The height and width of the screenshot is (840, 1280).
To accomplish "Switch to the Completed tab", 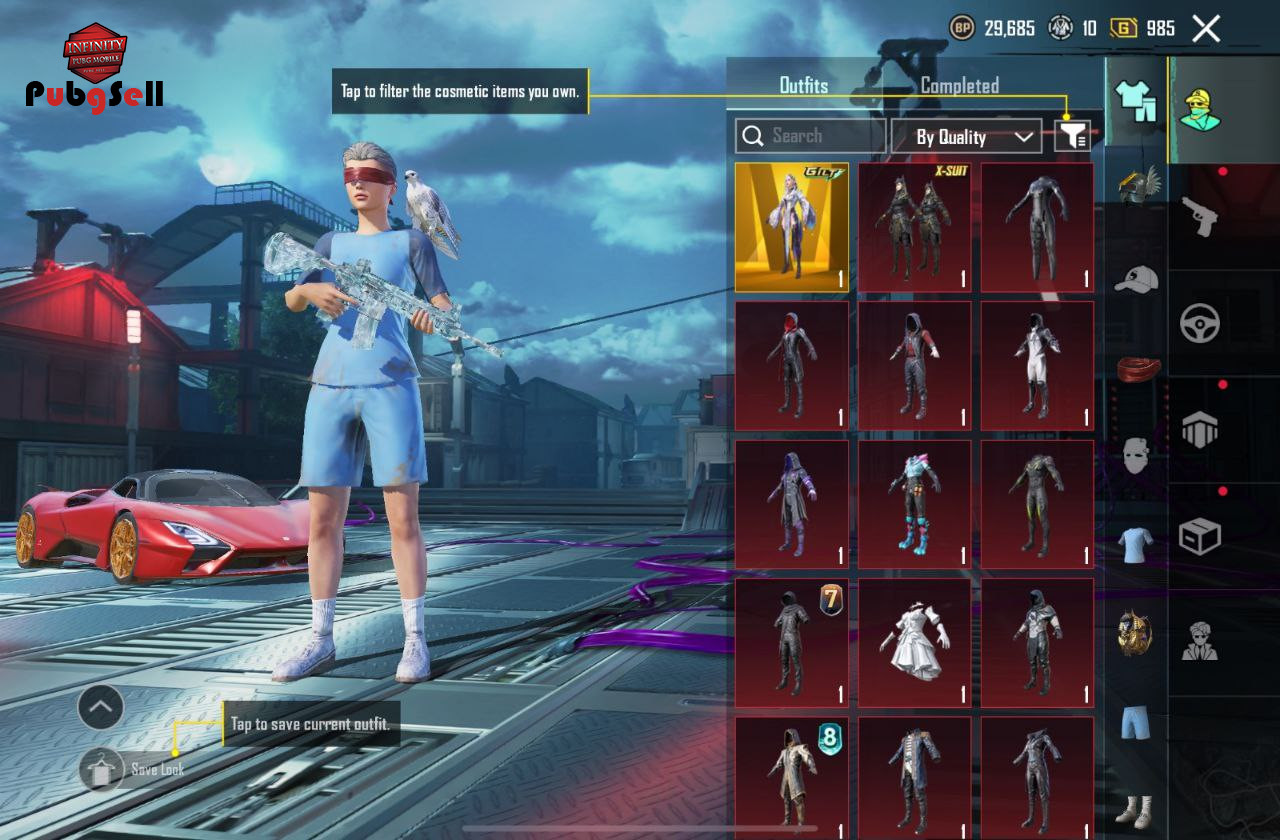I will pos(959,86).
